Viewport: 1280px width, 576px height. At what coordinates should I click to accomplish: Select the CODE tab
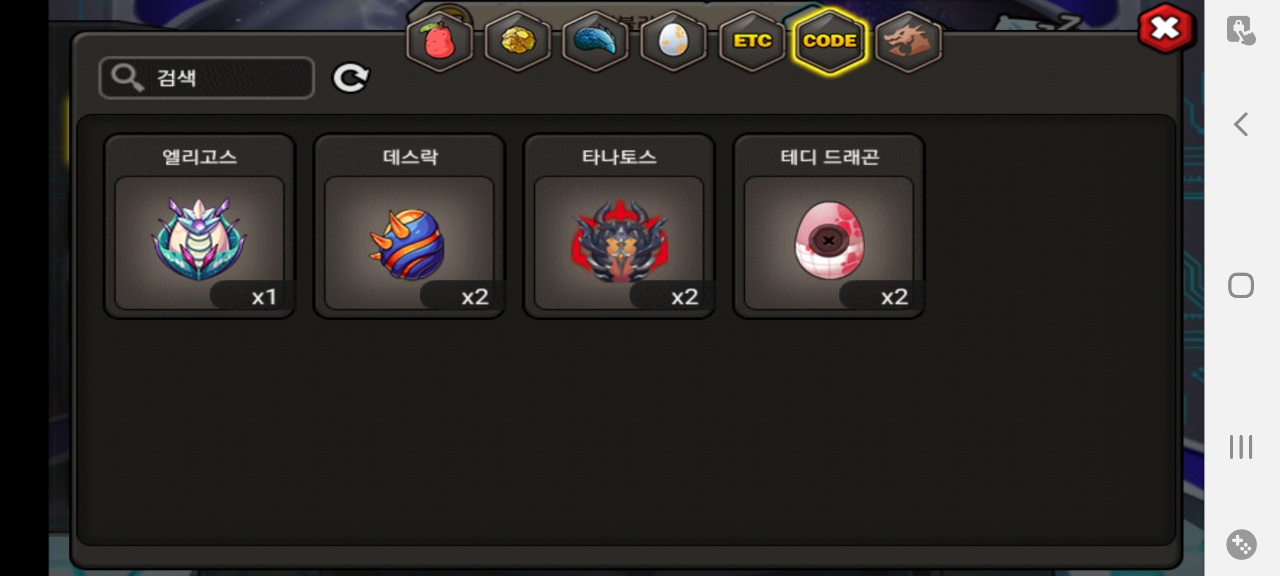click(x=829, y=41)
